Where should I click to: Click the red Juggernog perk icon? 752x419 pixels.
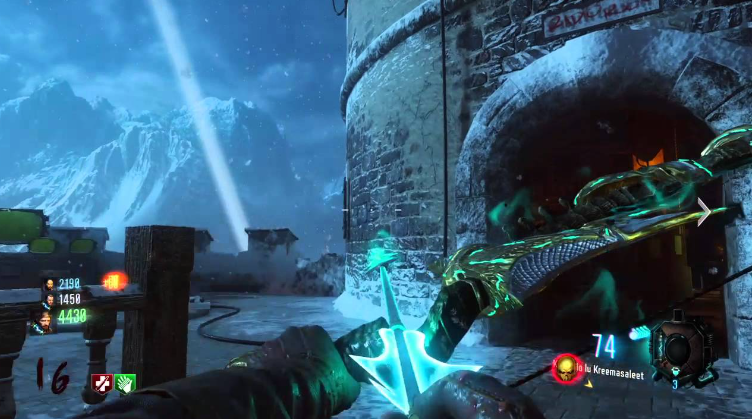point(103,382)
